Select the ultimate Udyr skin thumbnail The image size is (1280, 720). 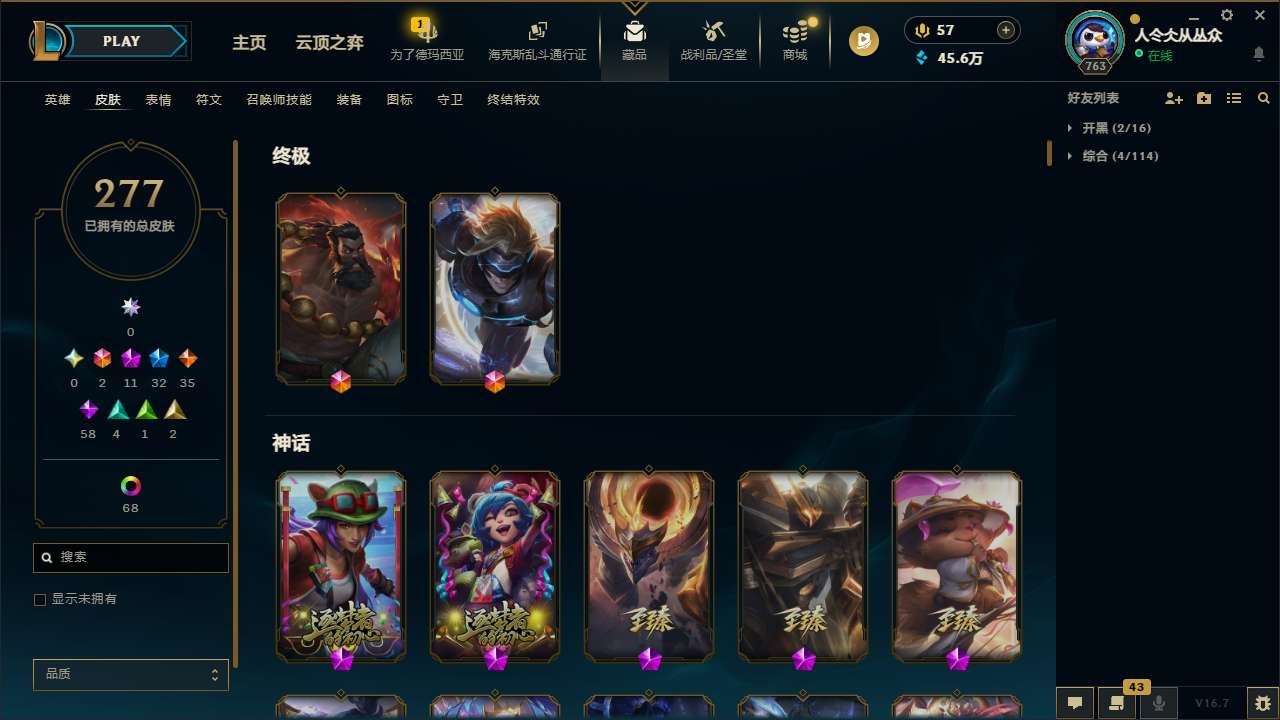tap(341, 288)
